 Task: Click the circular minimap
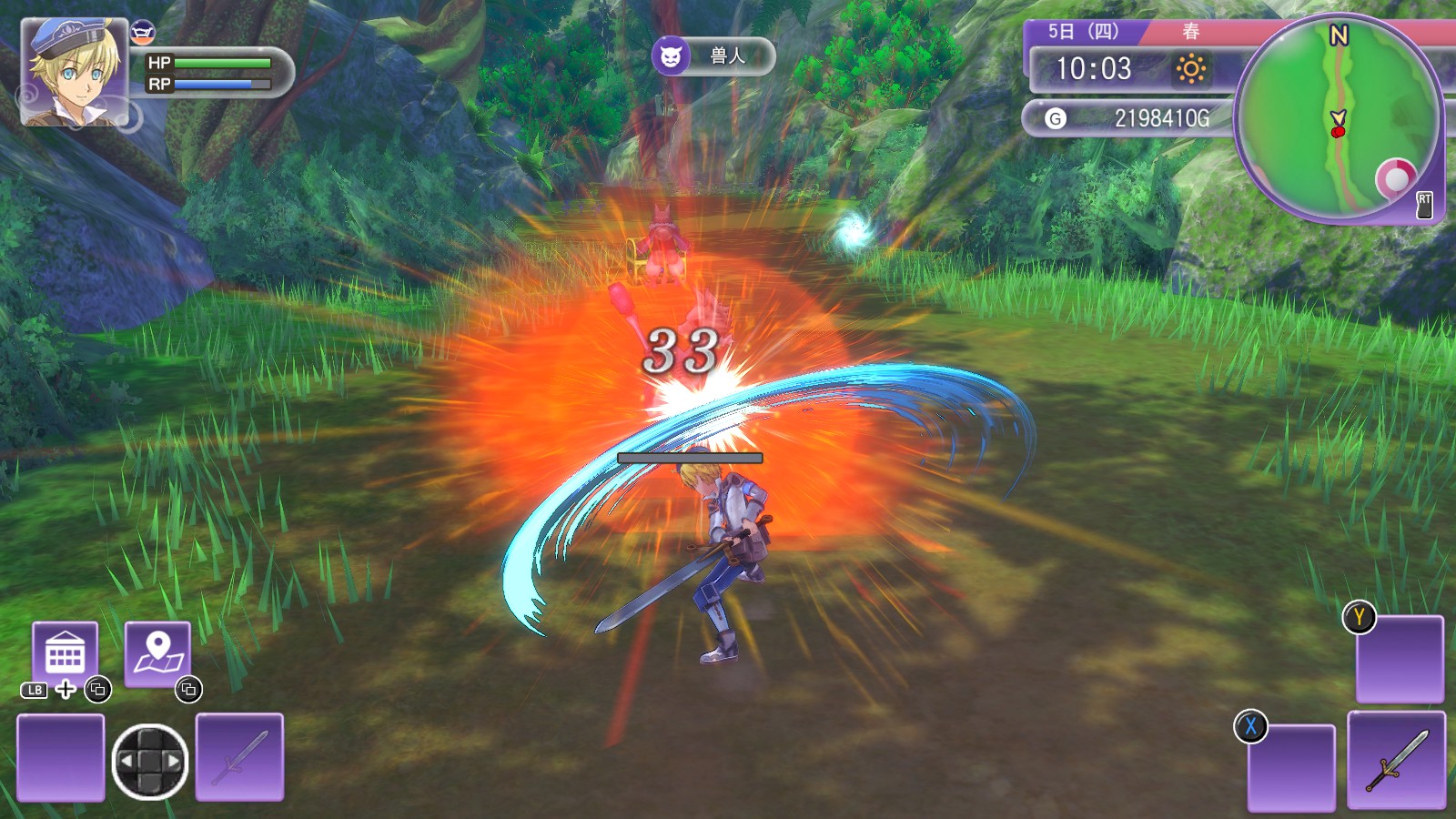[1338, 118]
